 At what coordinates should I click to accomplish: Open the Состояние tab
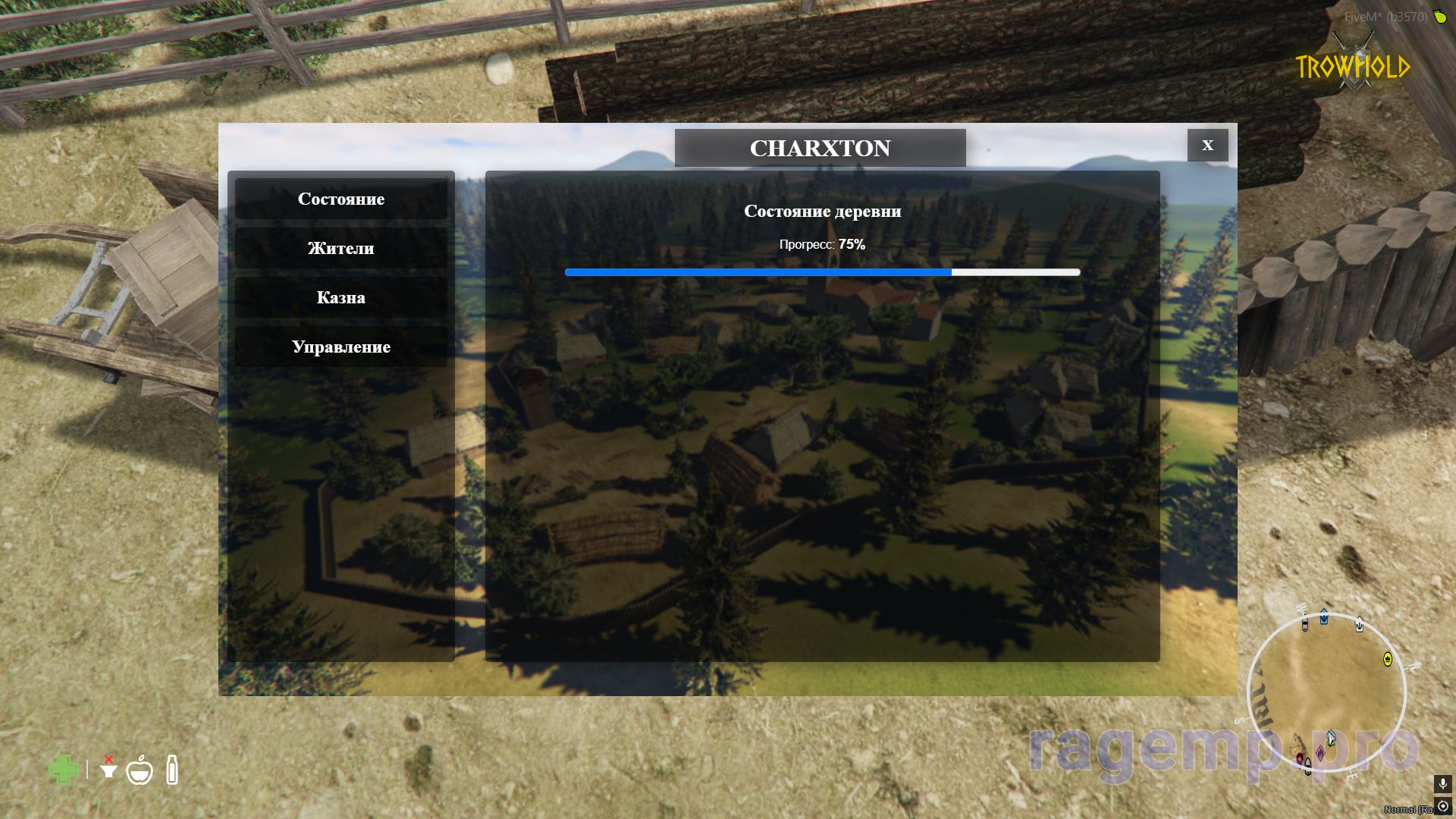(340, 199)
